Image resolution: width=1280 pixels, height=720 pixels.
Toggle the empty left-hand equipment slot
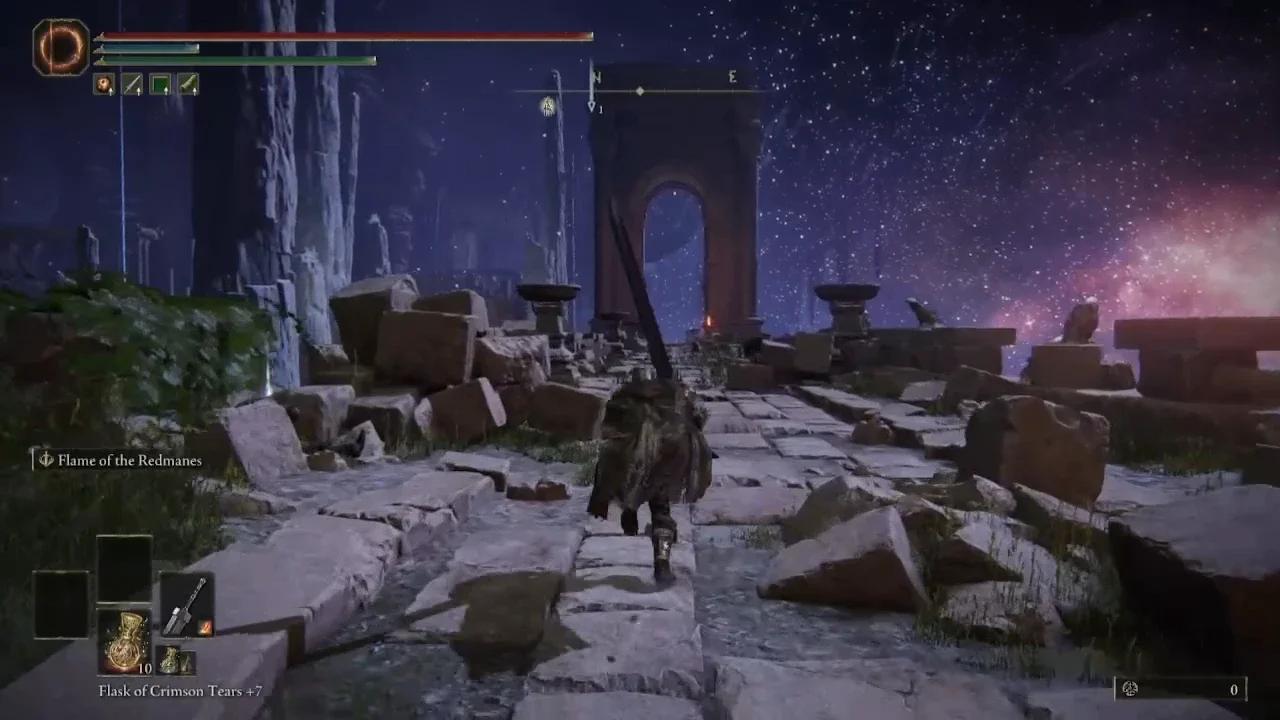[x=60, y=605]
